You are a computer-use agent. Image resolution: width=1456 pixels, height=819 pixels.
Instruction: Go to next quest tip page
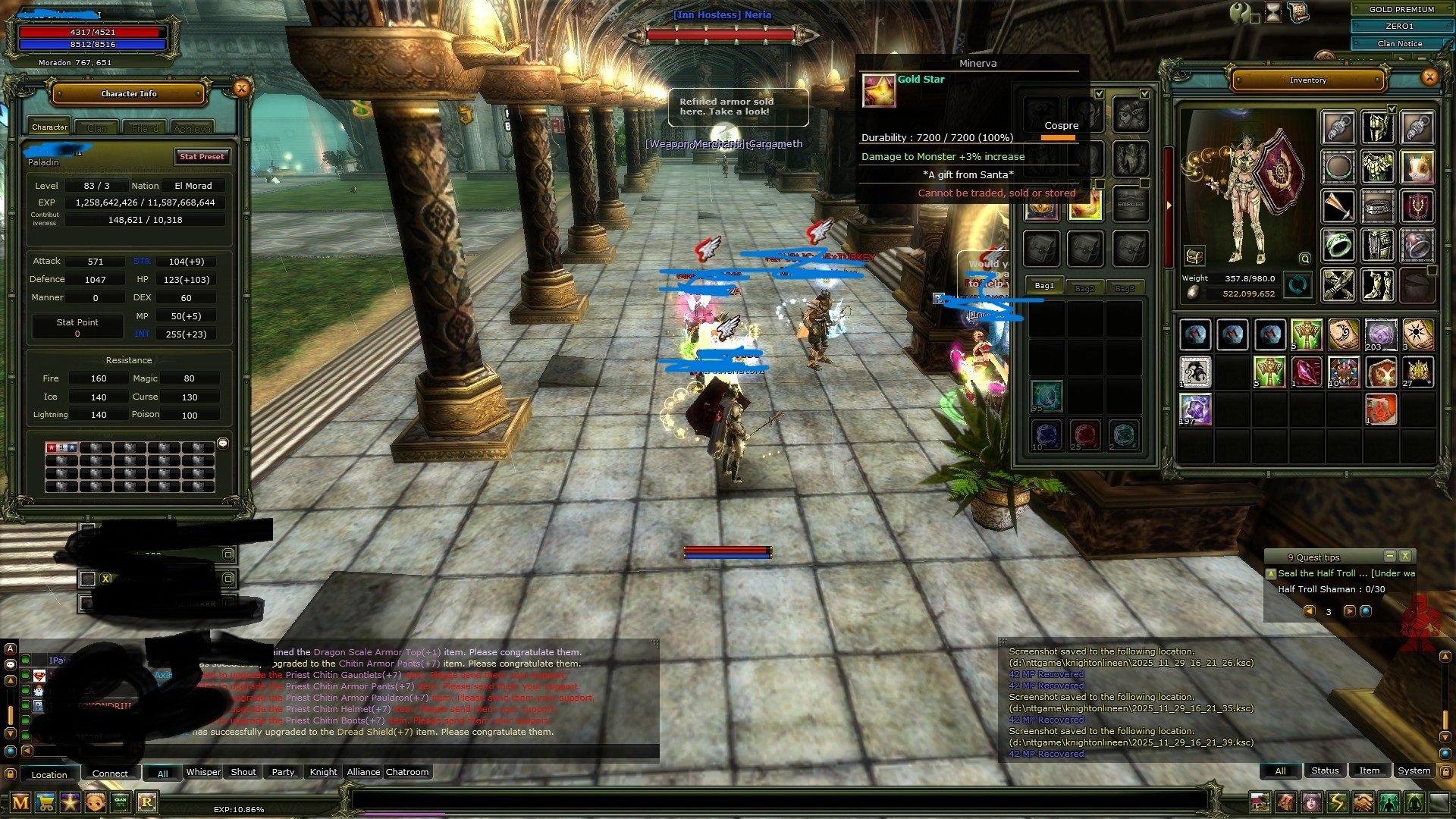pyautogui.click(x=1348, y=611)
